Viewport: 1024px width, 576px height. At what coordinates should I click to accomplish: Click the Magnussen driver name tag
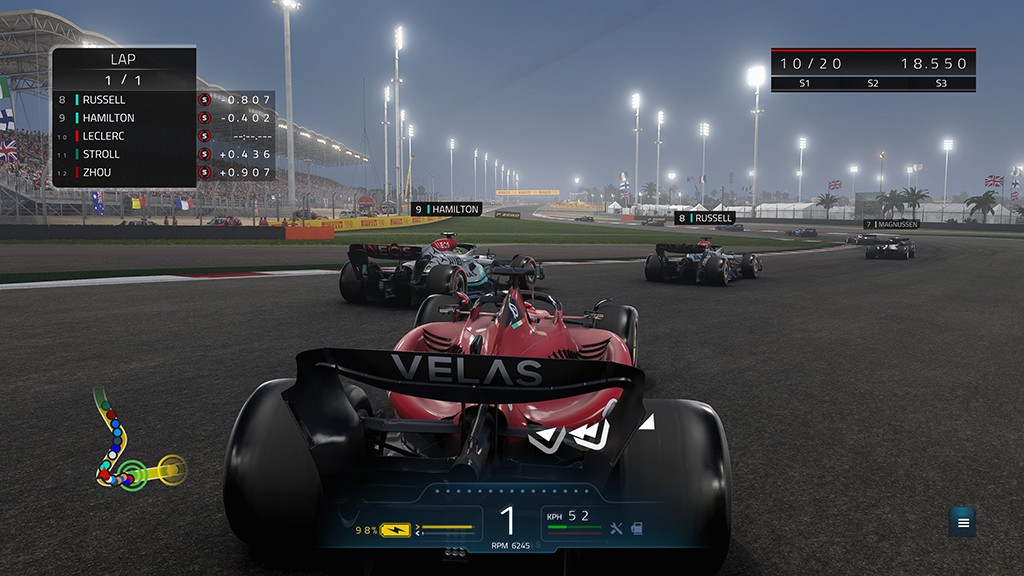point(891,224)
